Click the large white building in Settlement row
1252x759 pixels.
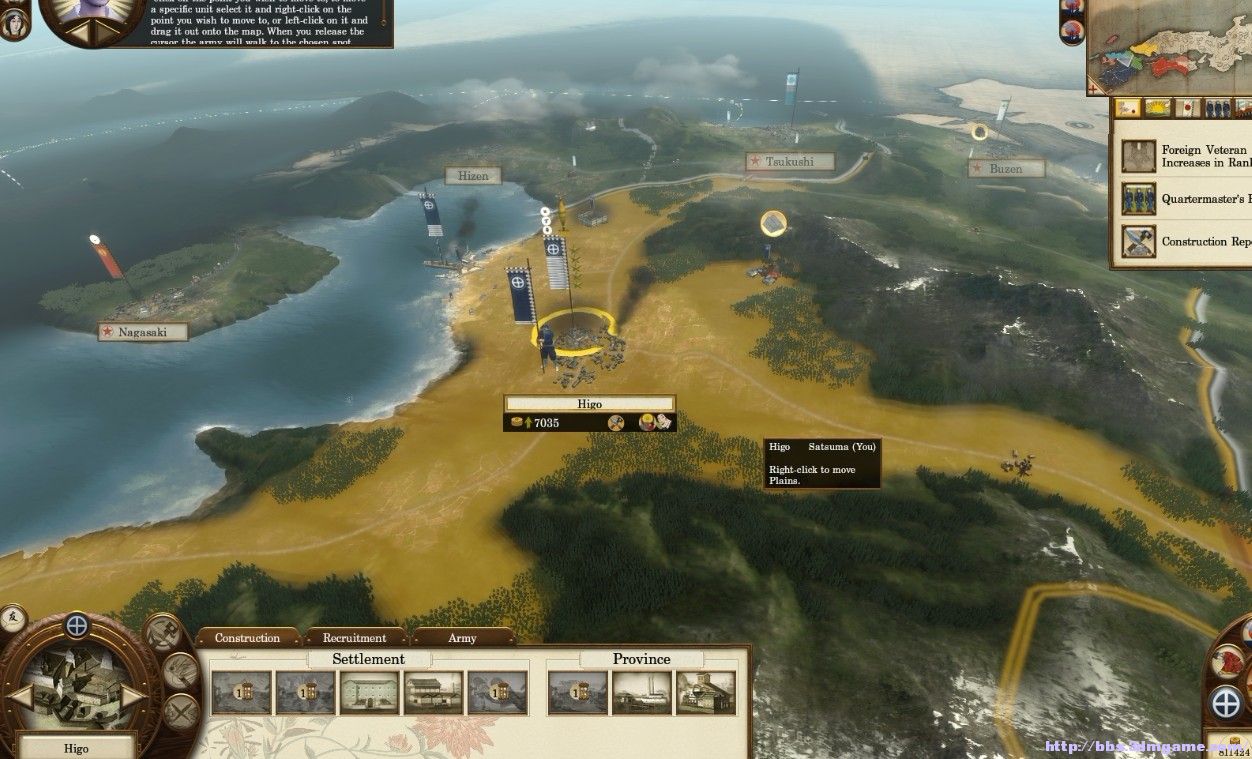point(370,692)
